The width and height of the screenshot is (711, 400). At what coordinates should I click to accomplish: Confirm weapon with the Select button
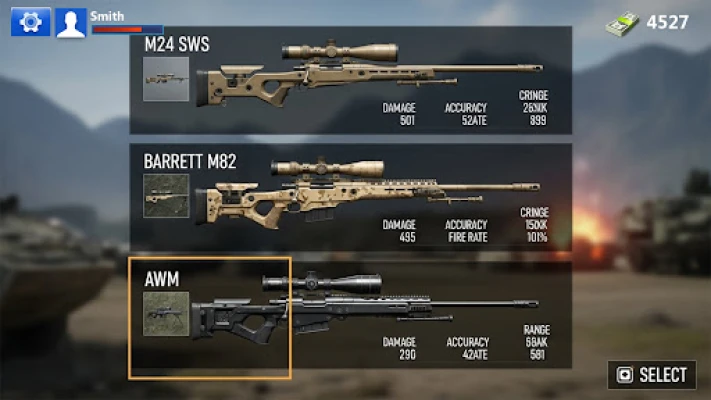pos(652,375)
